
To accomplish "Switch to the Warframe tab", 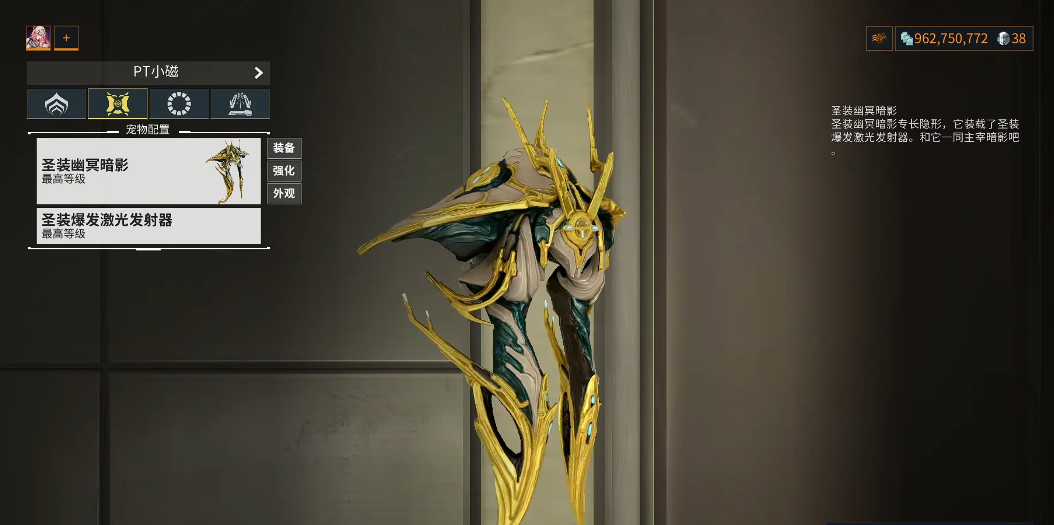I will [56, 104].
